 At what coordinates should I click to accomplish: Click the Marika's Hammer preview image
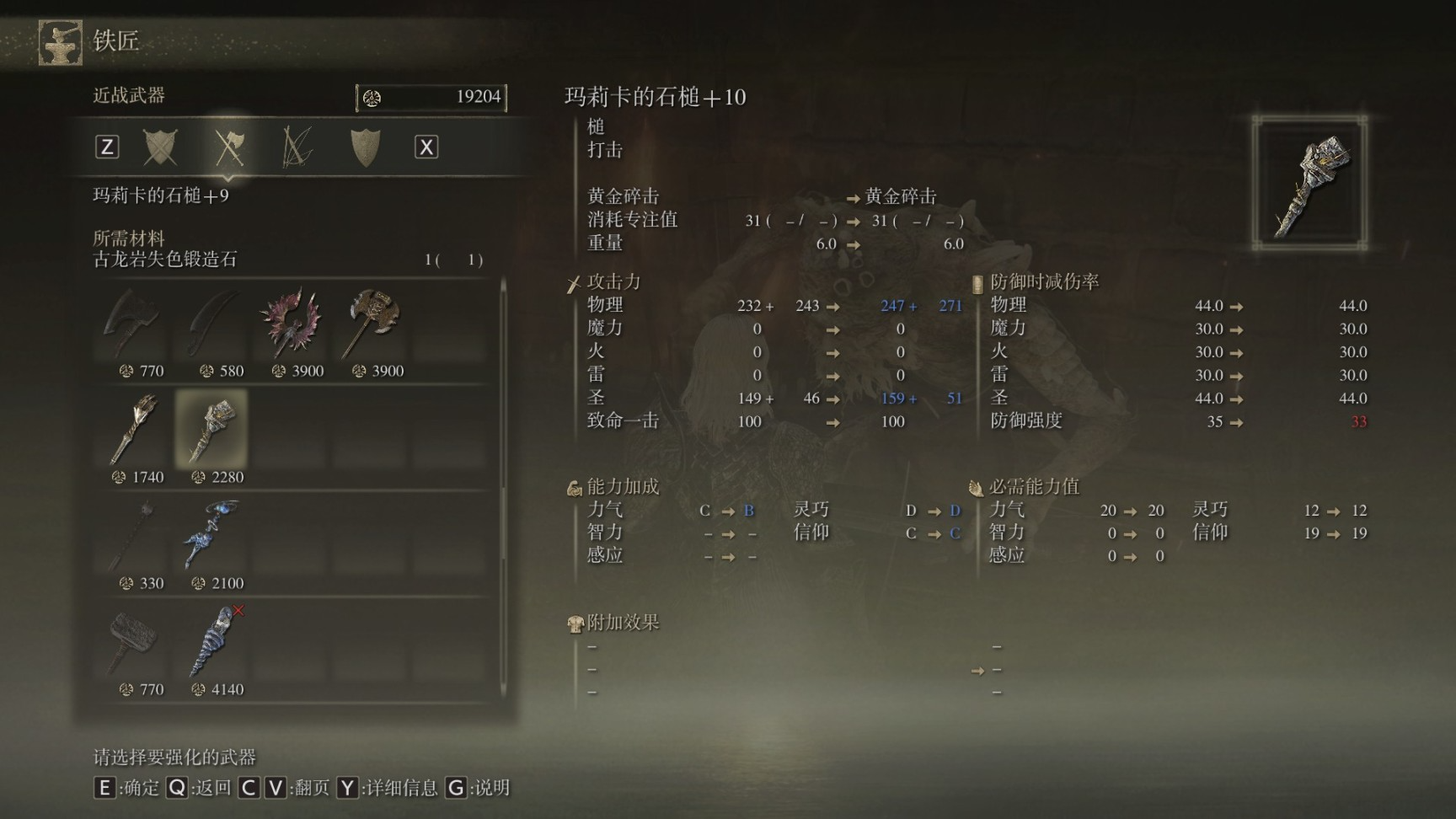[x=1309, y=184]
